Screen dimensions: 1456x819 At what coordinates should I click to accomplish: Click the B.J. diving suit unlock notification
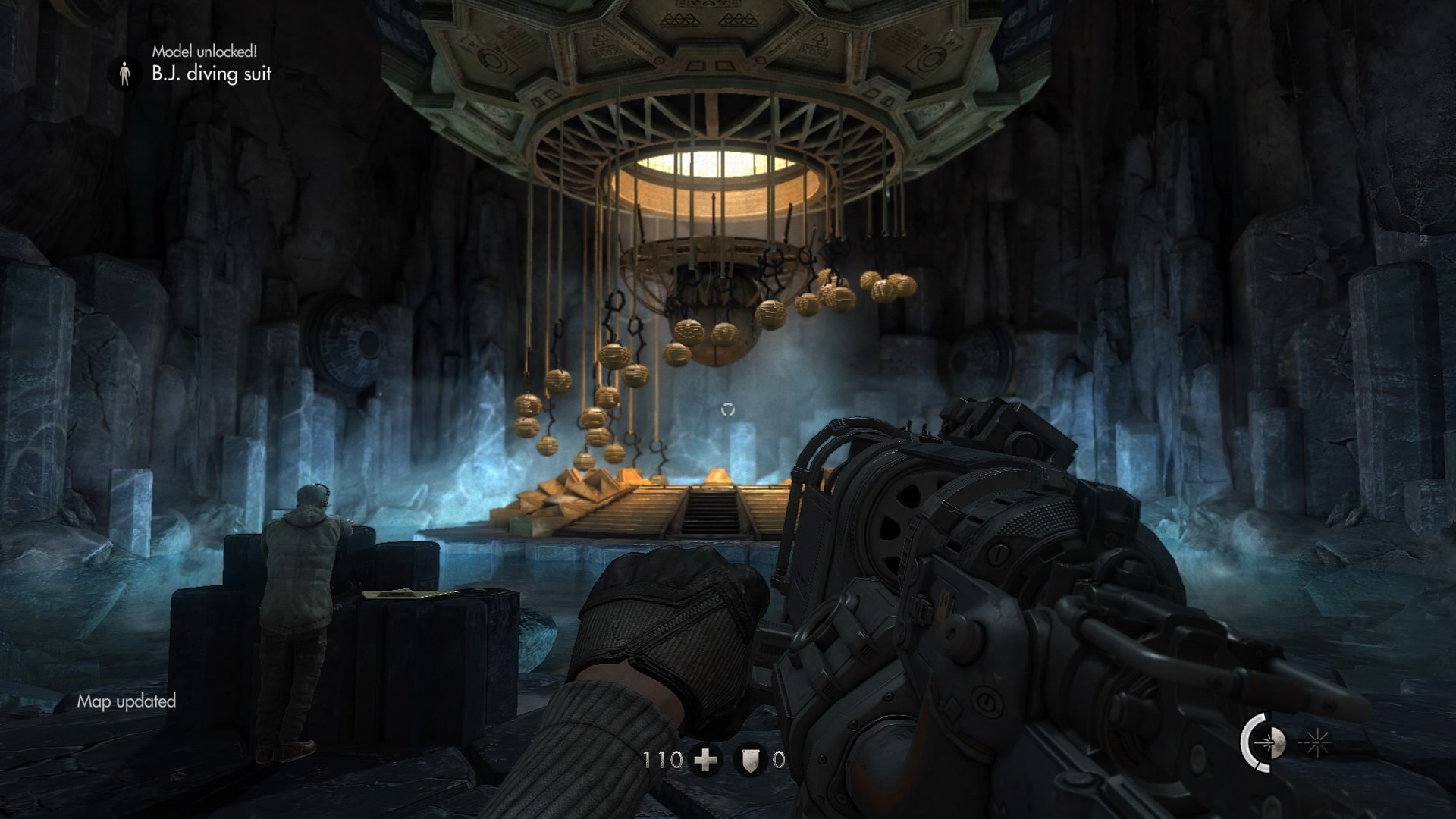[211, 74]
